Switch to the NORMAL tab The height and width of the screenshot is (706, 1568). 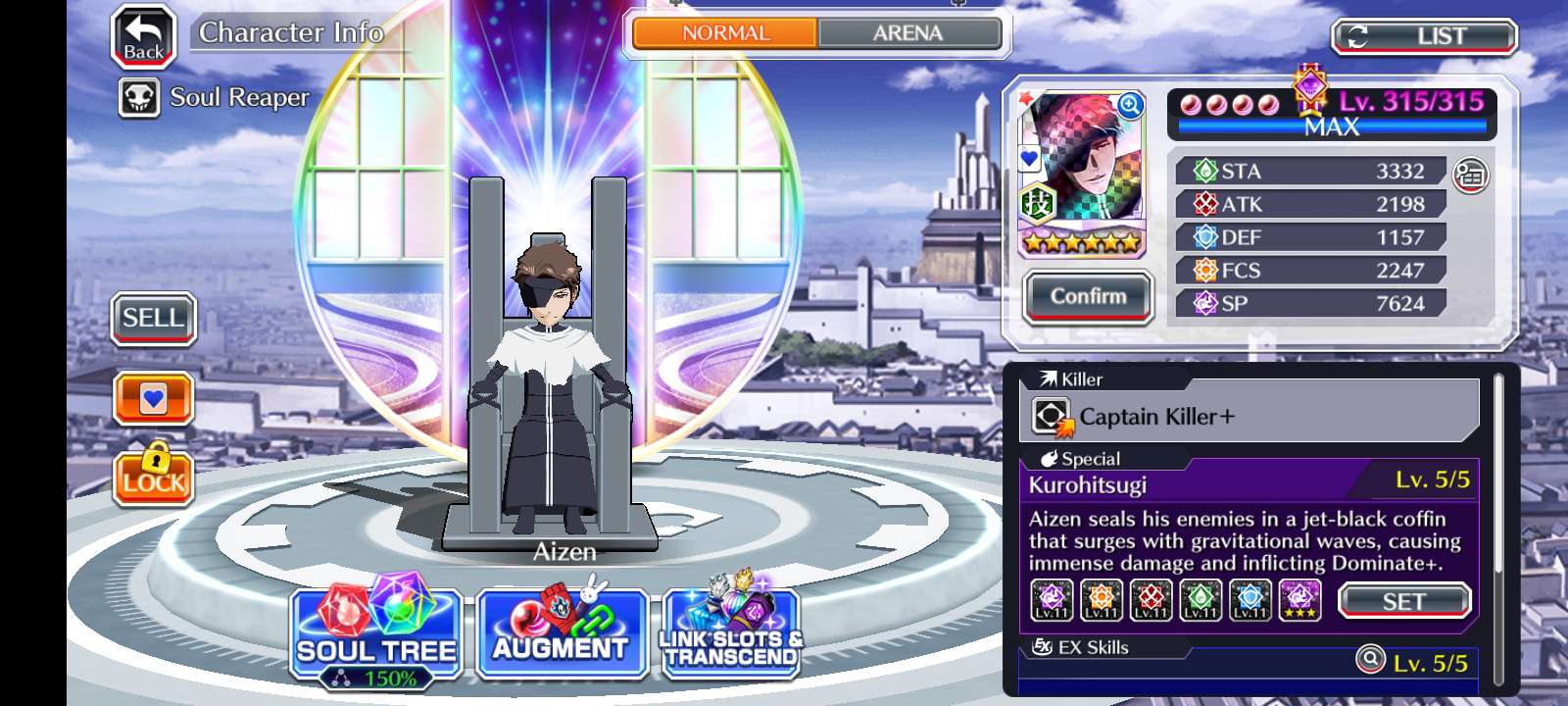(x=725, y=33)
